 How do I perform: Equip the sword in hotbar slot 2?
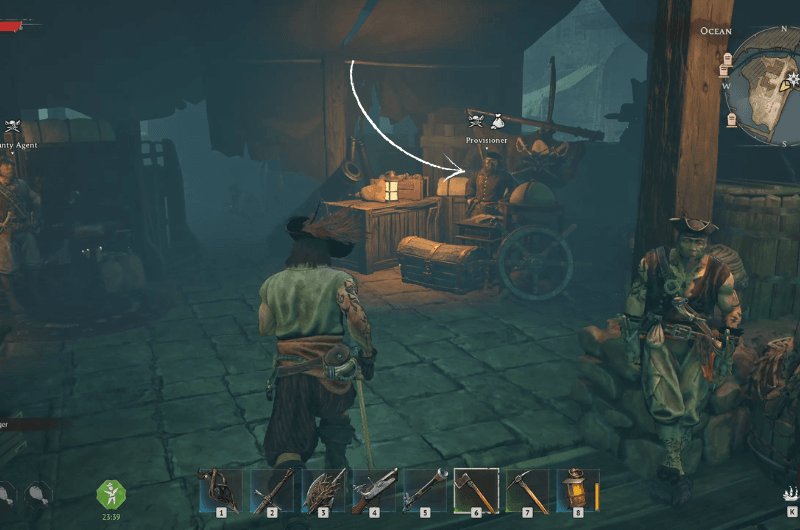(x=272, y=490)
